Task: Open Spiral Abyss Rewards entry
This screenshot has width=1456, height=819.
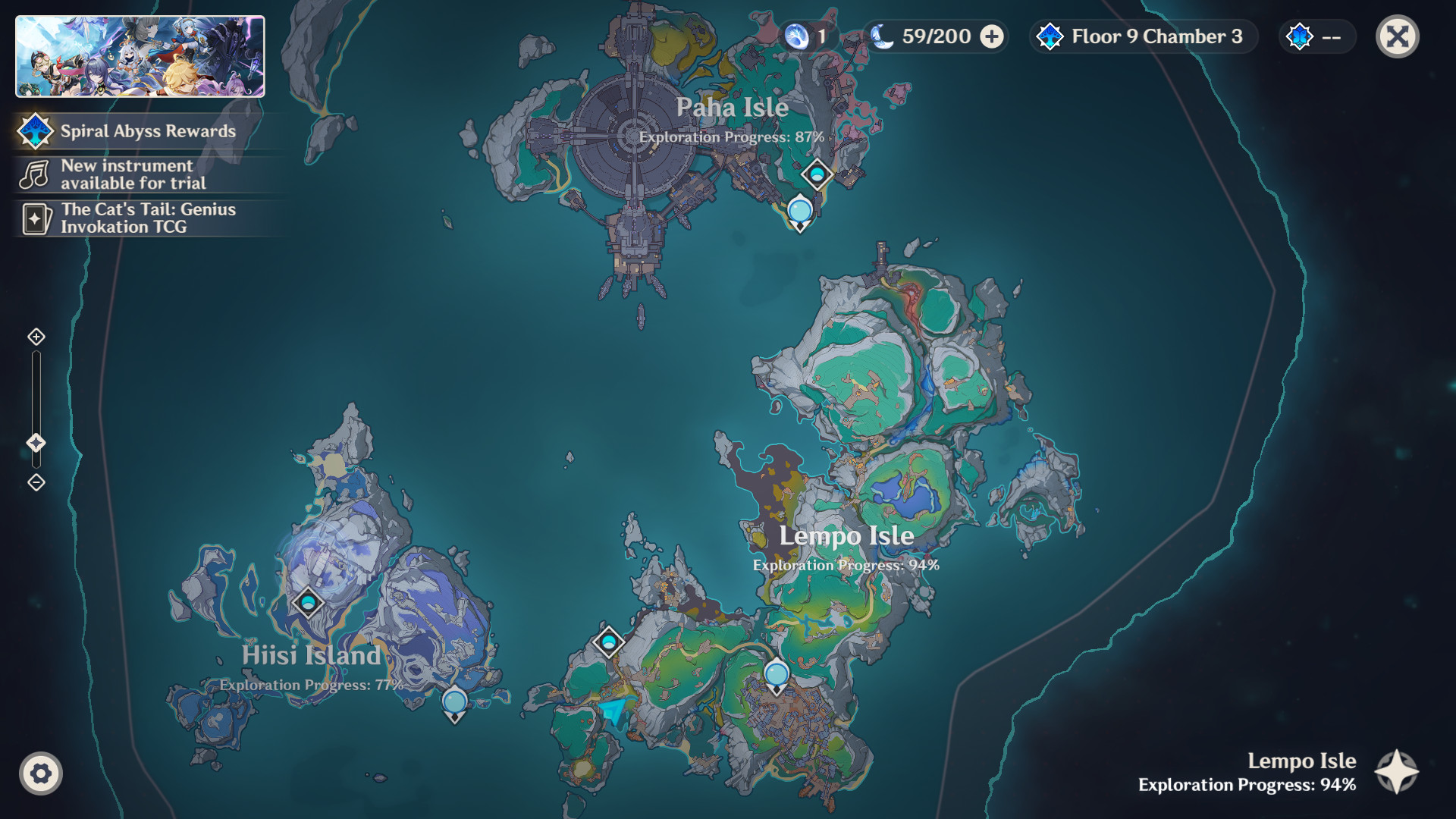Action: [x=148, y=131]
